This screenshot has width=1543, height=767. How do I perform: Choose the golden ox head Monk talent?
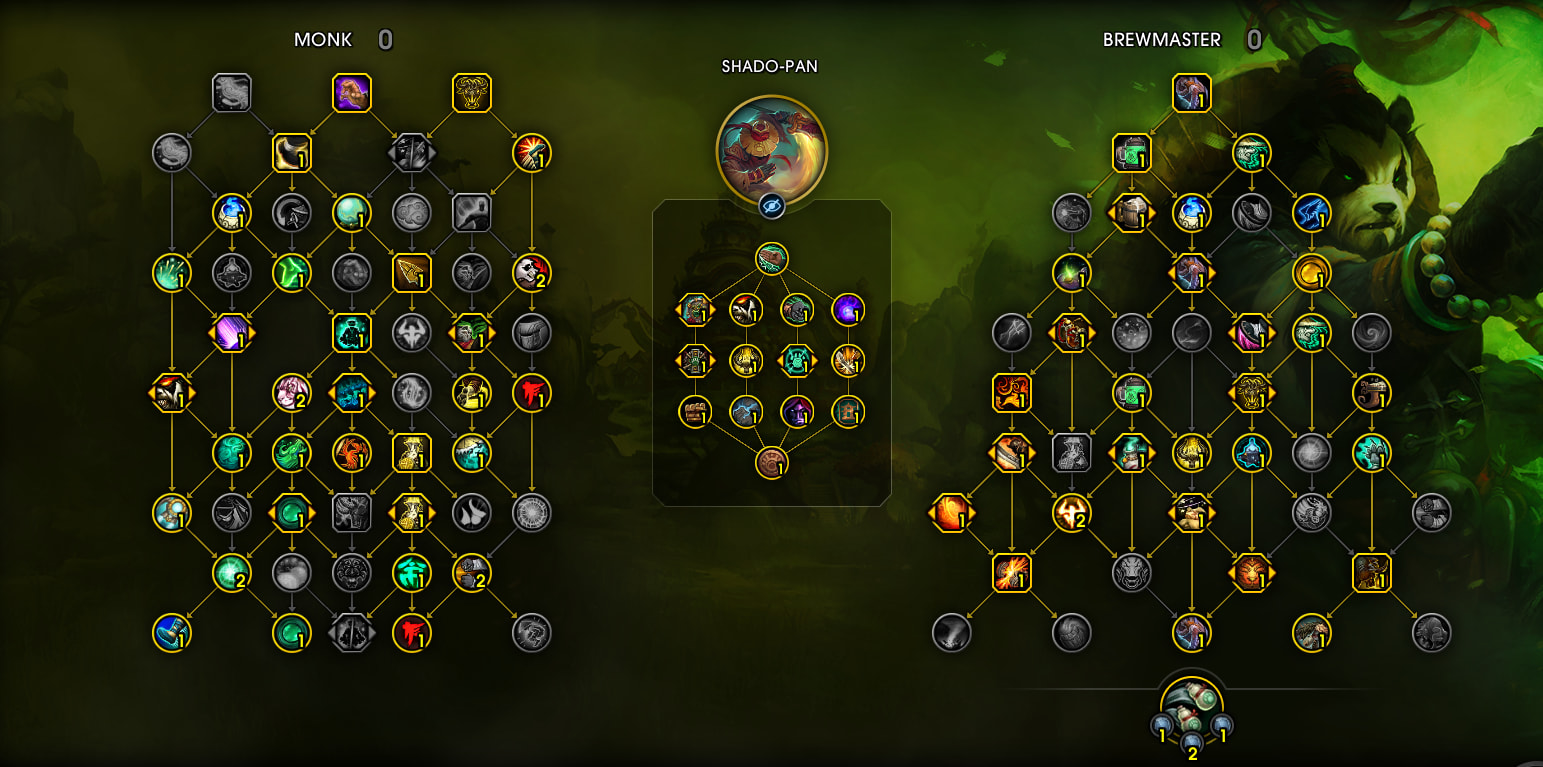coord(471,93)
